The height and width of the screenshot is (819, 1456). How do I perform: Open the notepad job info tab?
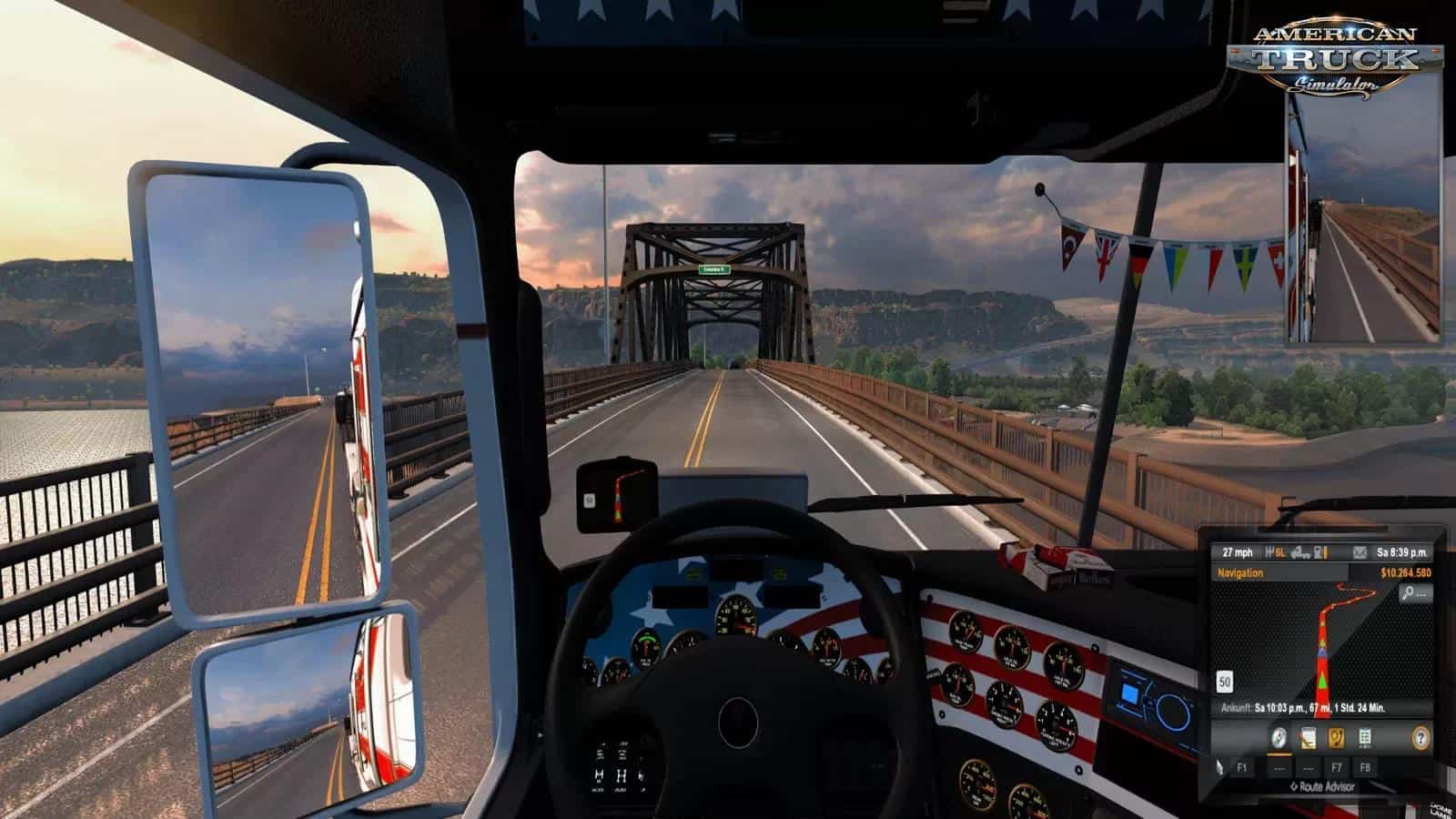click(x=1309, y=737)
